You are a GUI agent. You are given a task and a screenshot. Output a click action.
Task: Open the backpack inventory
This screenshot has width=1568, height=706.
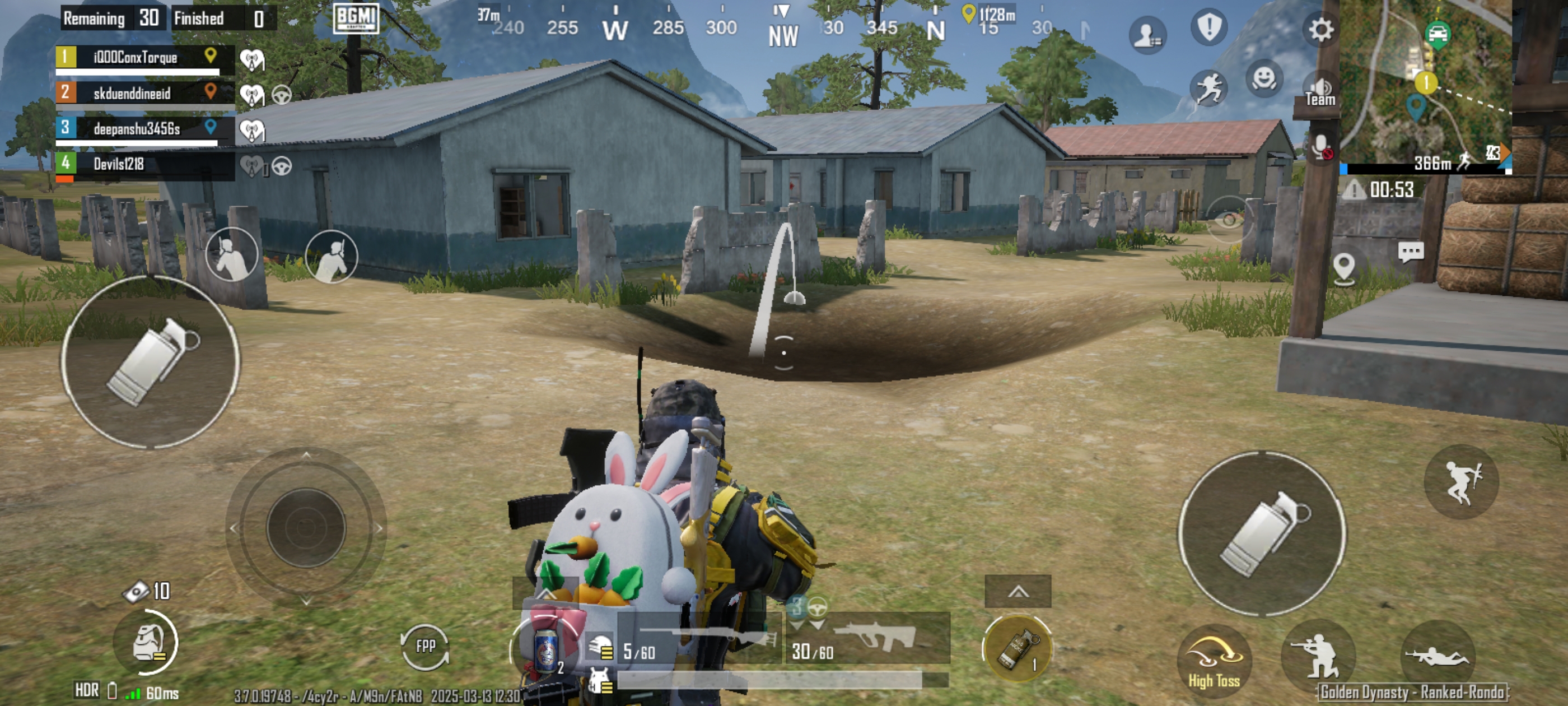(148, 643)
